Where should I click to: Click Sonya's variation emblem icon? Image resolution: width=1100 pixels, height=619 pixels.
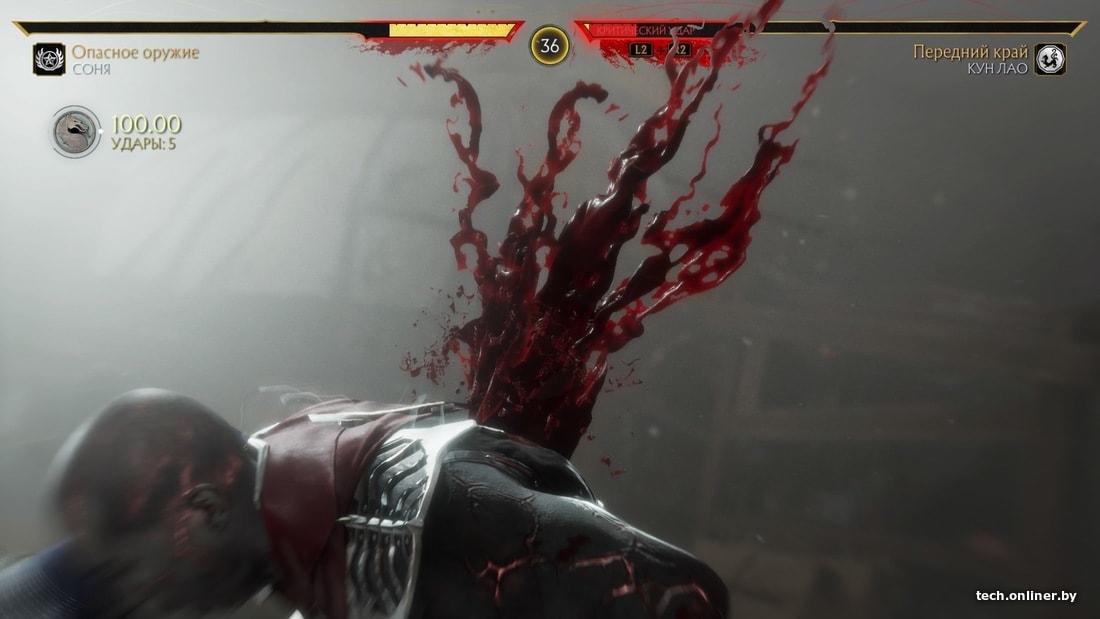click(x=48, y=59)
